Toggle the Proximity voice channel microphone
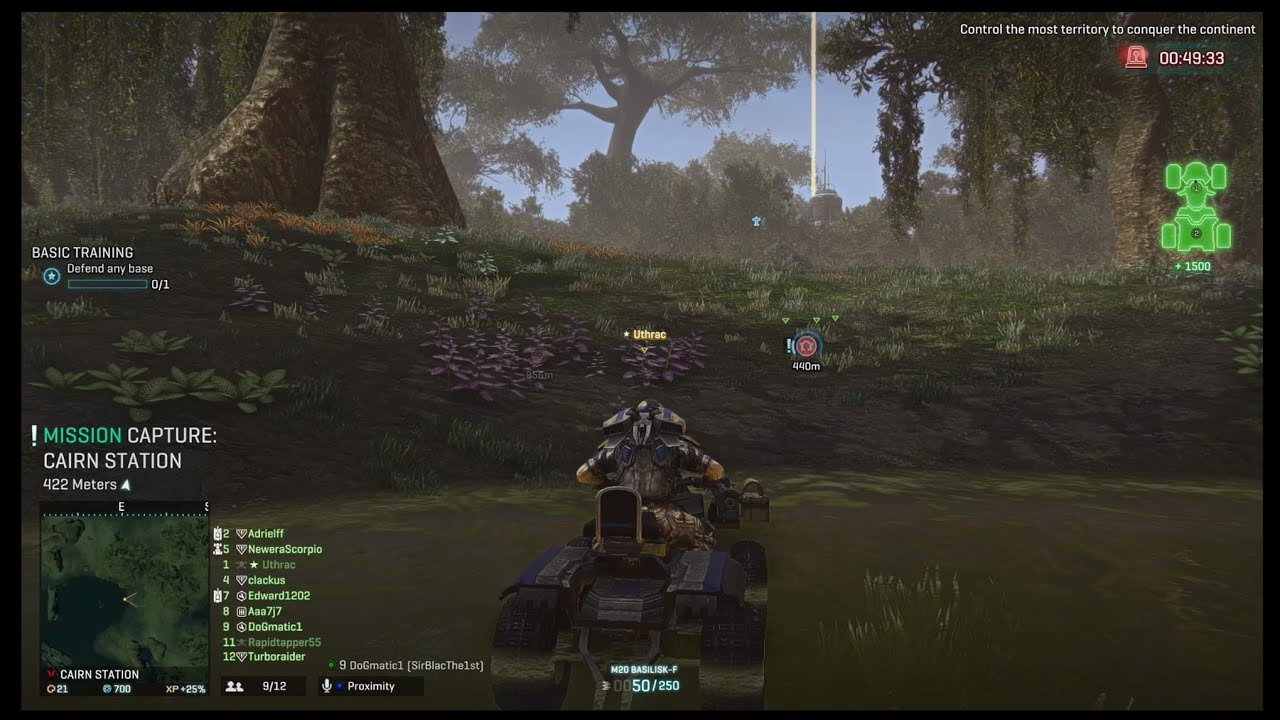The width and height of the screenshot is (1280, 720). pyautogui.click(x=326, y=686)
